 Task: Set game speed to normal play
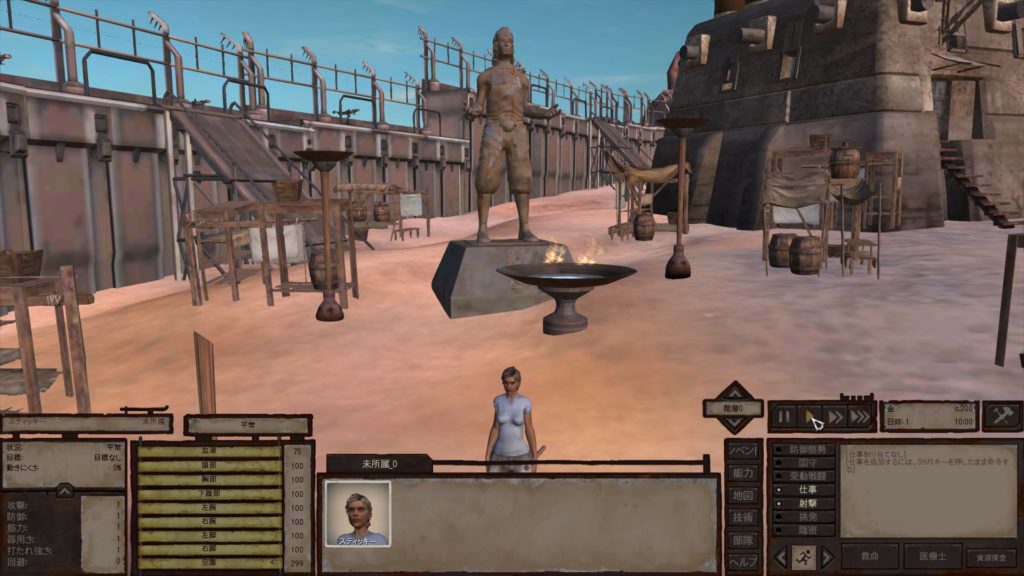click(810, 416)
